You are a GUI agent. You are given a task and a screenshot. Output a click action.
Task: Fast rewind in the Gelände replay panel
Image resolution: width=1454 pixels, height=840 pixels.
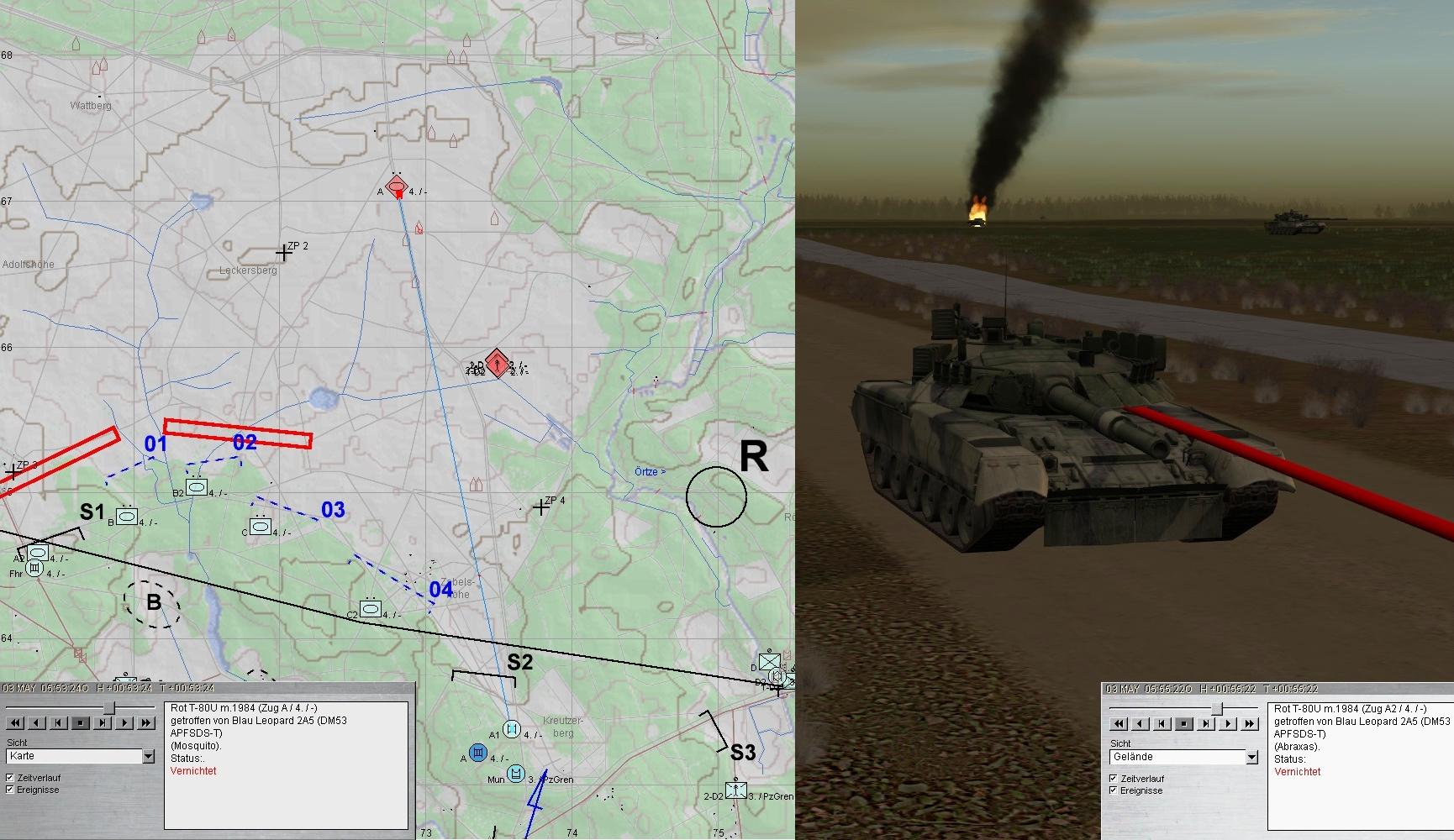(x=1119, y=723)
